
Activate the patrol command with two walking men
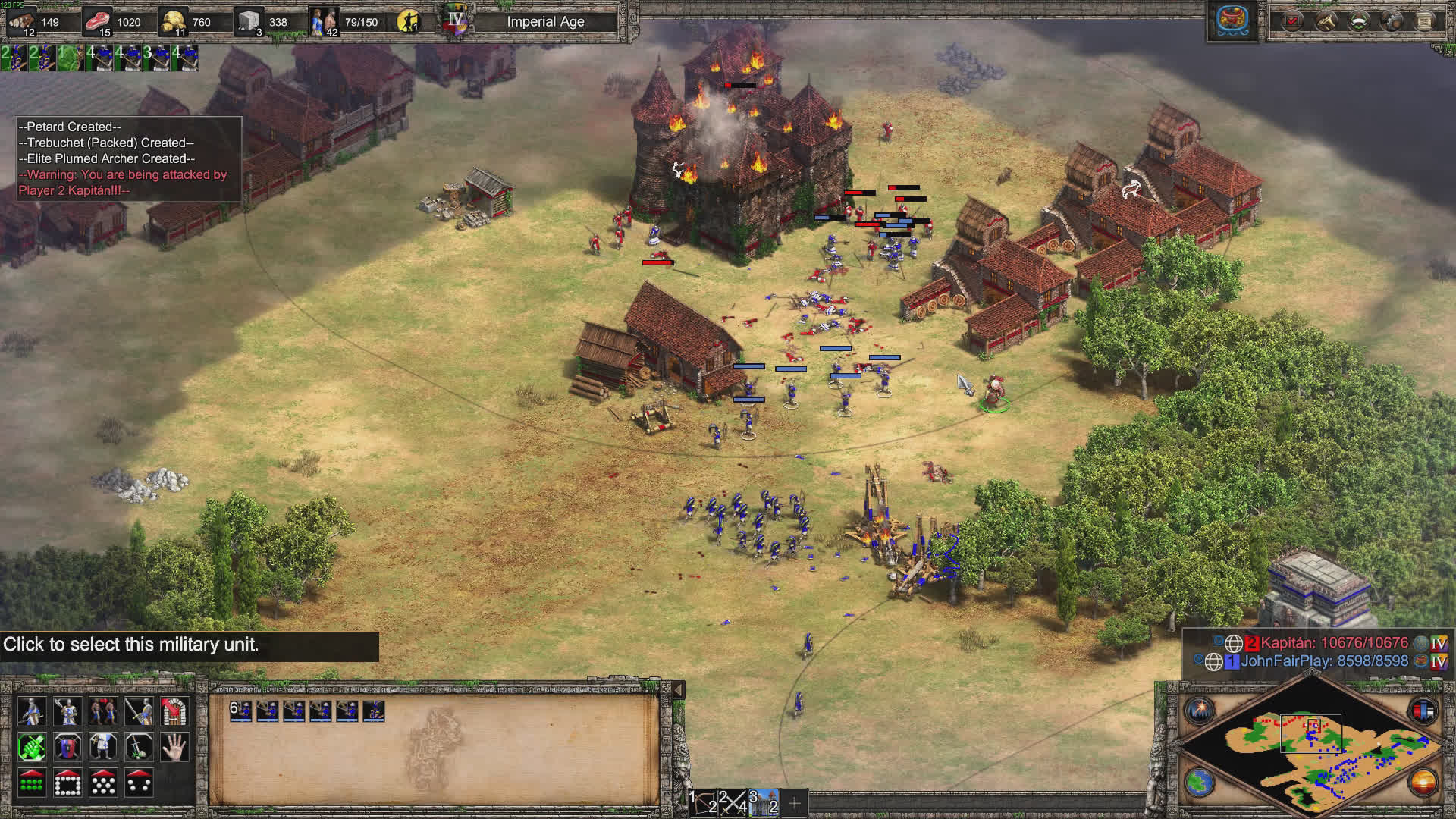pyautogui.click(x=103, y=711)
